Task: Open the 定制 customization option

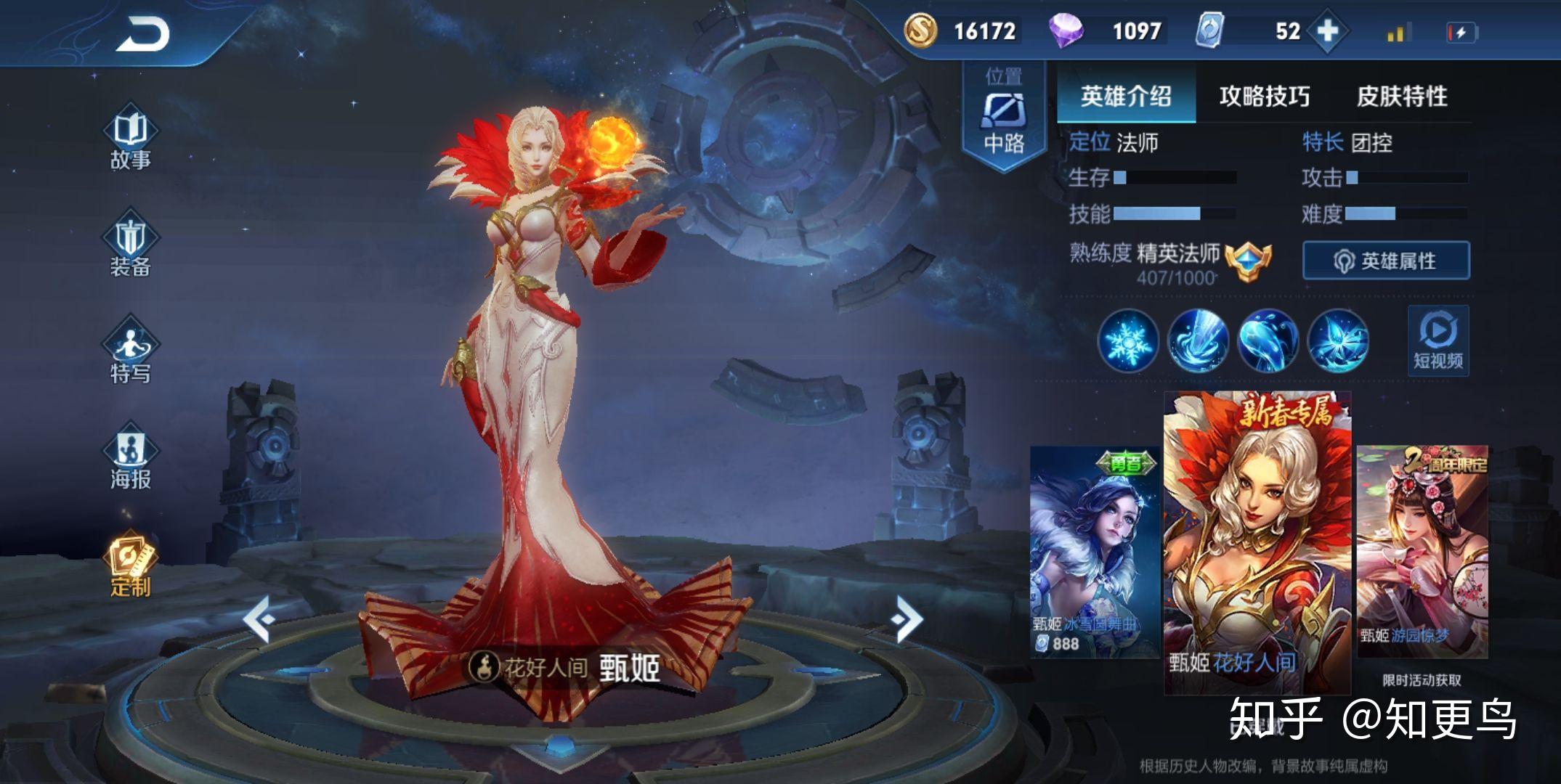Action: point(131,566)
